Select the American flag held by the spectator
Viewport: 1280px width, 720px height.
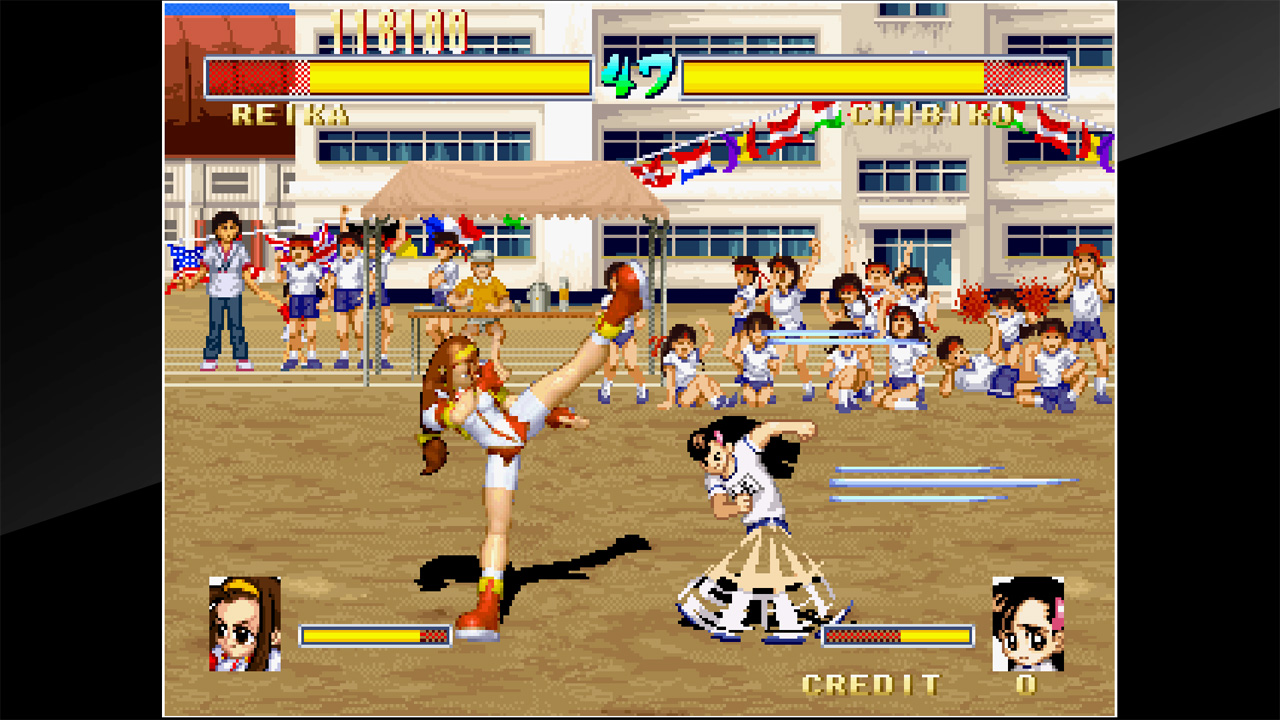(187, 265)
